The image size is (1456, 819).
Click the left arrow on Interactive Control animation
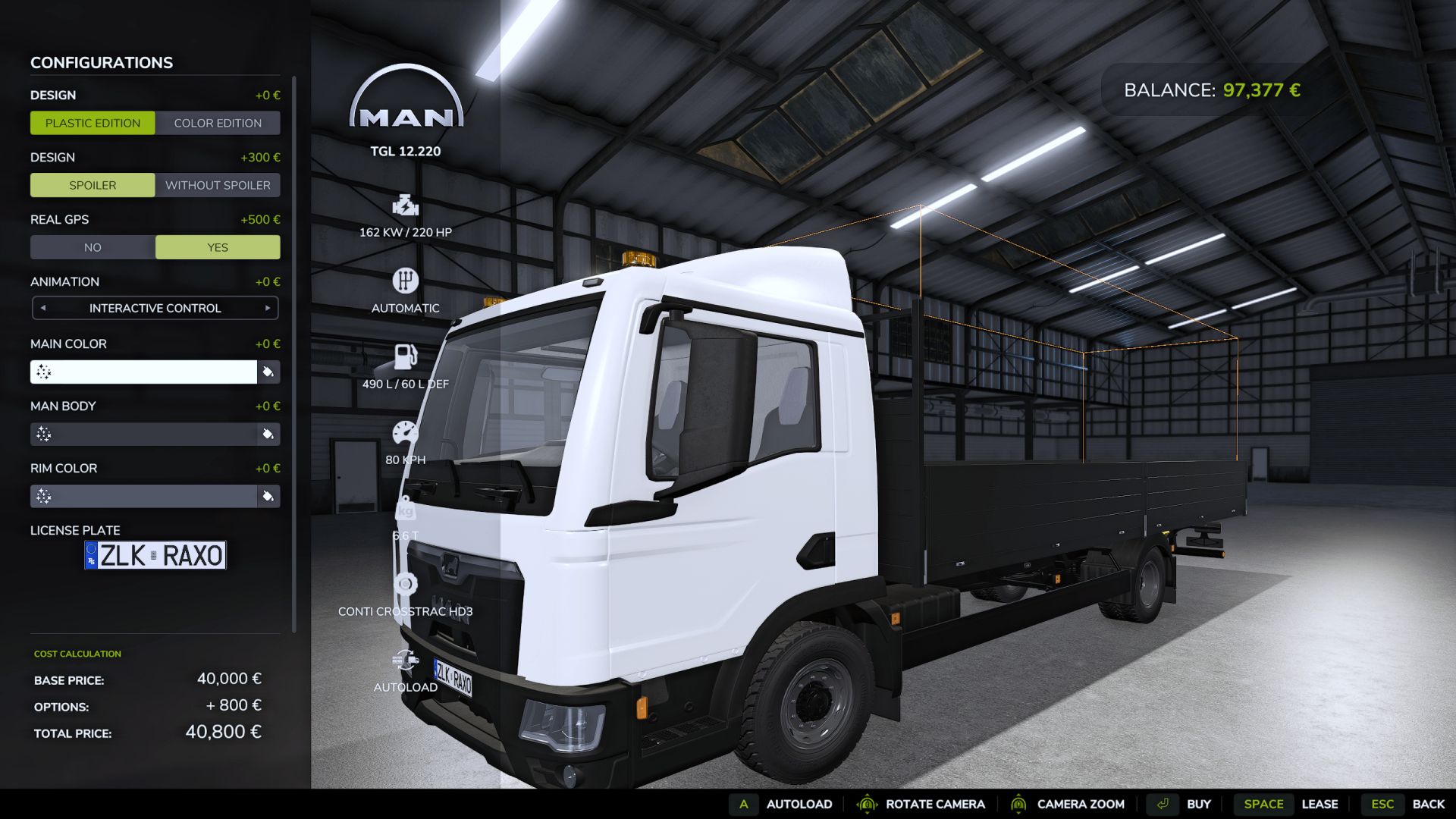(44, 308)
